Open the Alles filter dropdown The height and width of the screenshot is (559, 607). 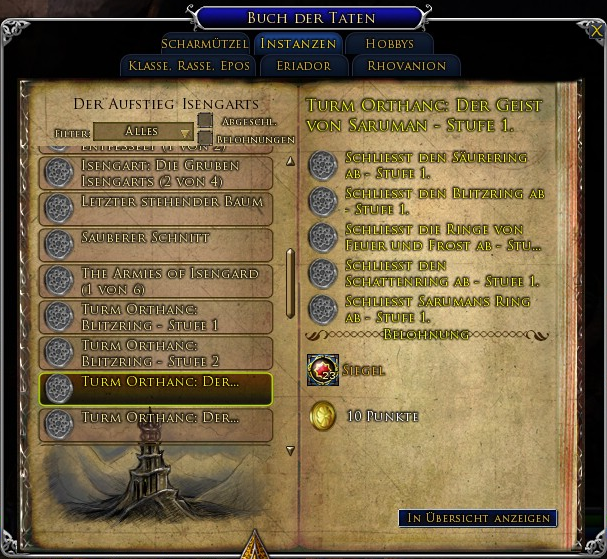pos(143,132)
